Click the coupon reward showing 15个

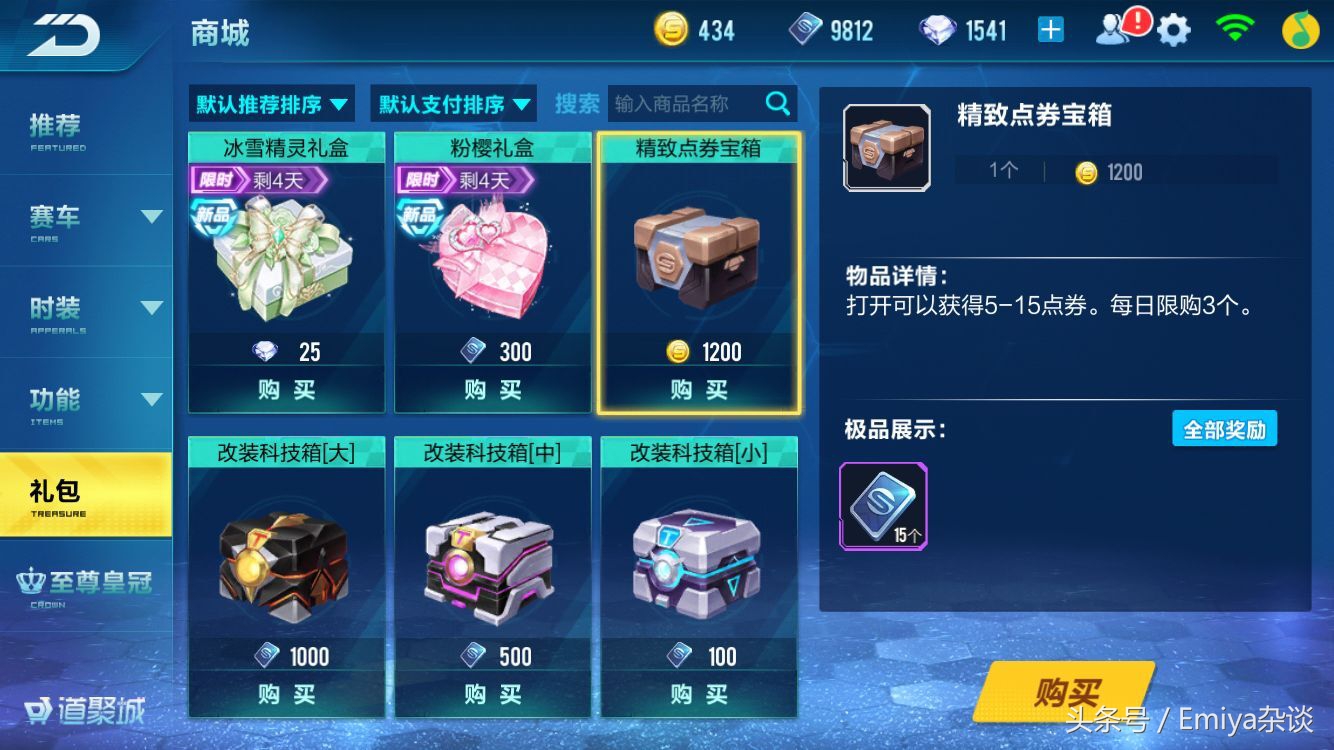click(x=884, y=506)
